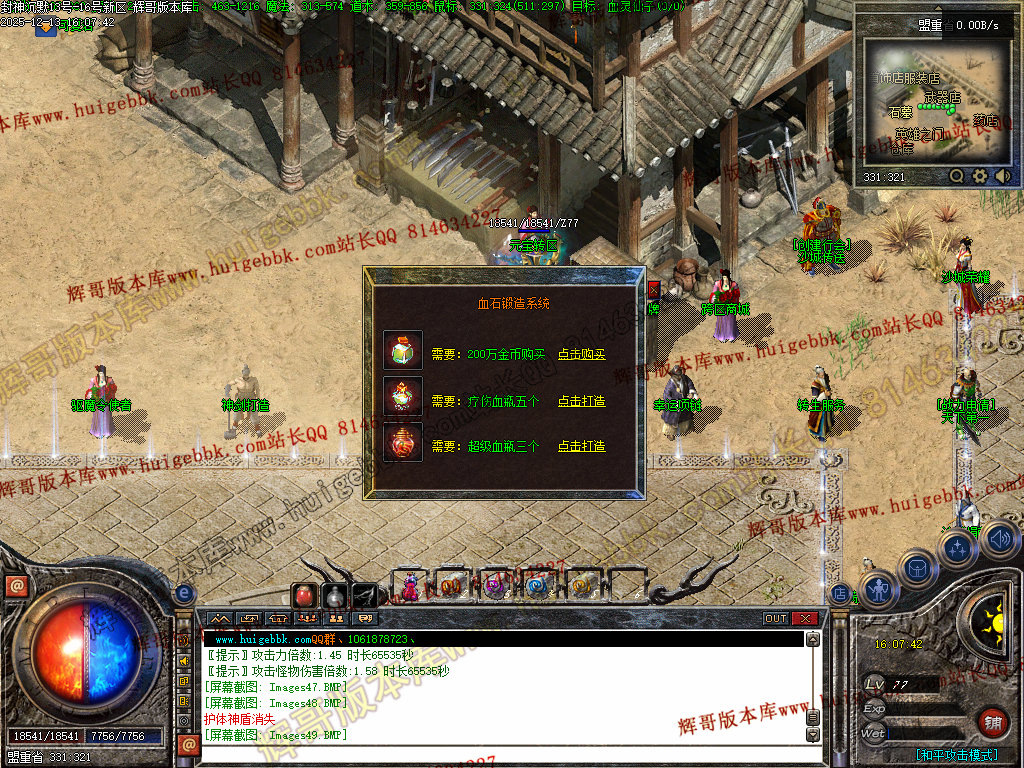Toggle the round blue speaker sound button
Image resolution: width=1024 pixels, height=768 pixels.
point(1000,540)
